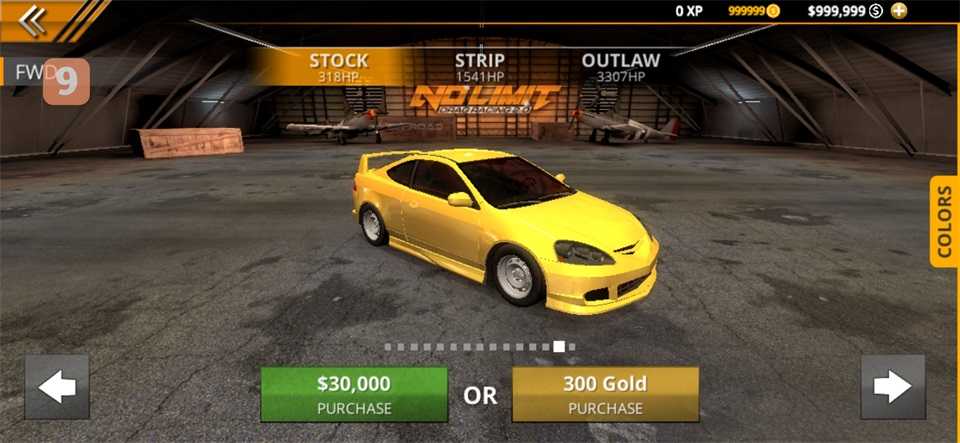960x443 pixels.
Task: Buy the car with 300 Gold
Action: point(605,394)
